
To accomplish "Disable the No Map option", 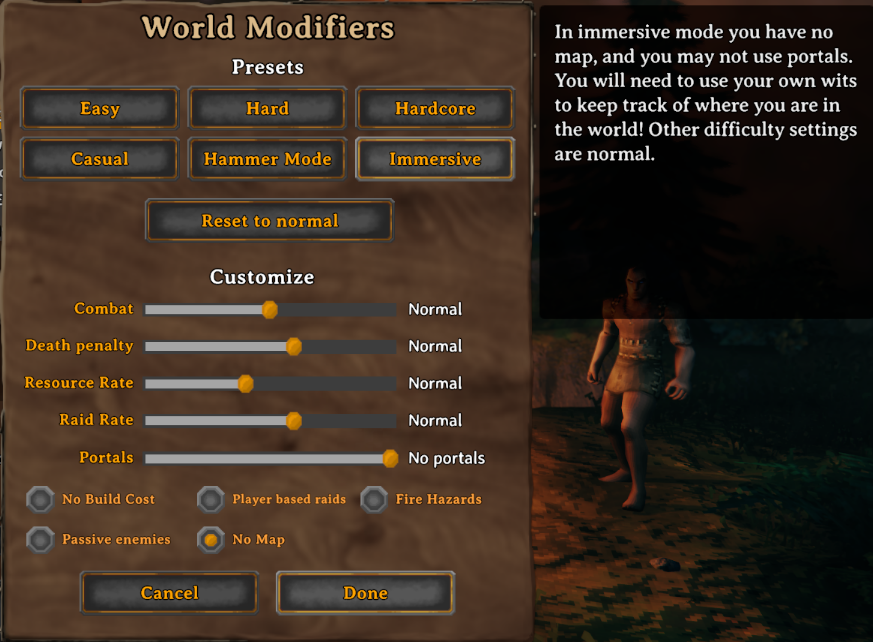I will click(210, 540).
